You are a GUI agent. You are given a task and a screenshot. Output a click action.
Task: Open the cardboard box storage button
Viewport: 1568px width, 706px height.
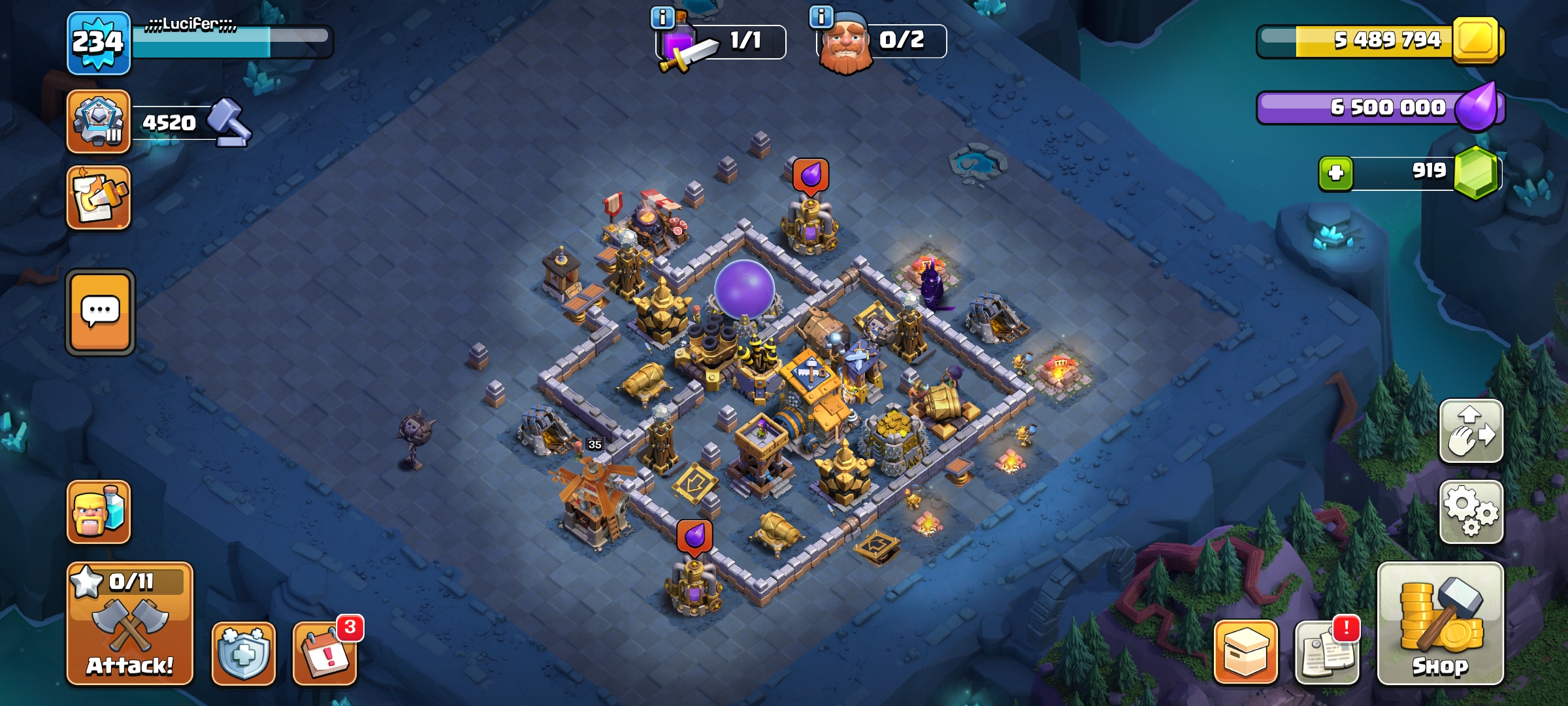1245,652
